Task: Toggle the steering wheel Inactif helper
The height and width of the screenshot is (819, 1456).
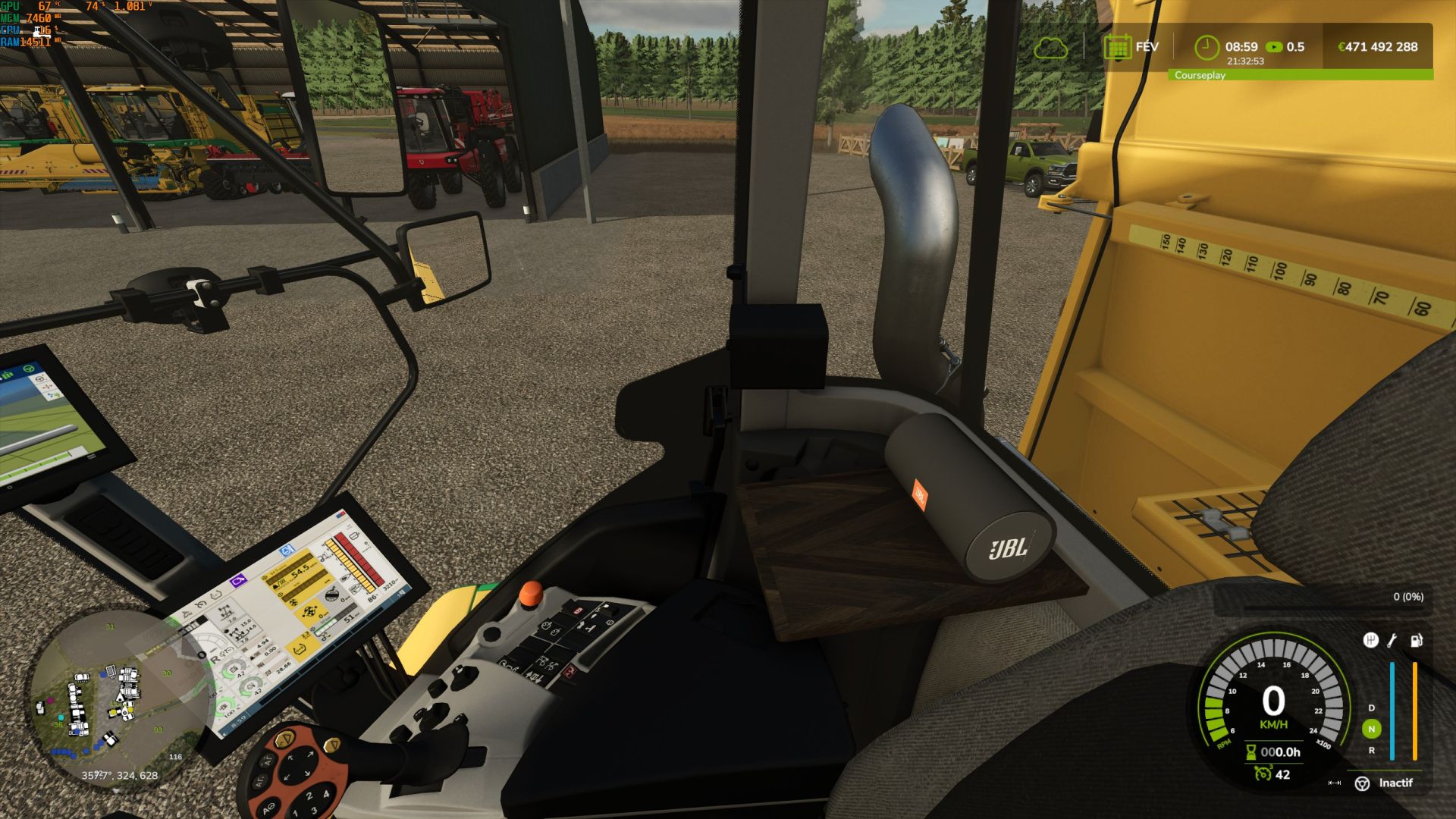Action: (1362, 783)
